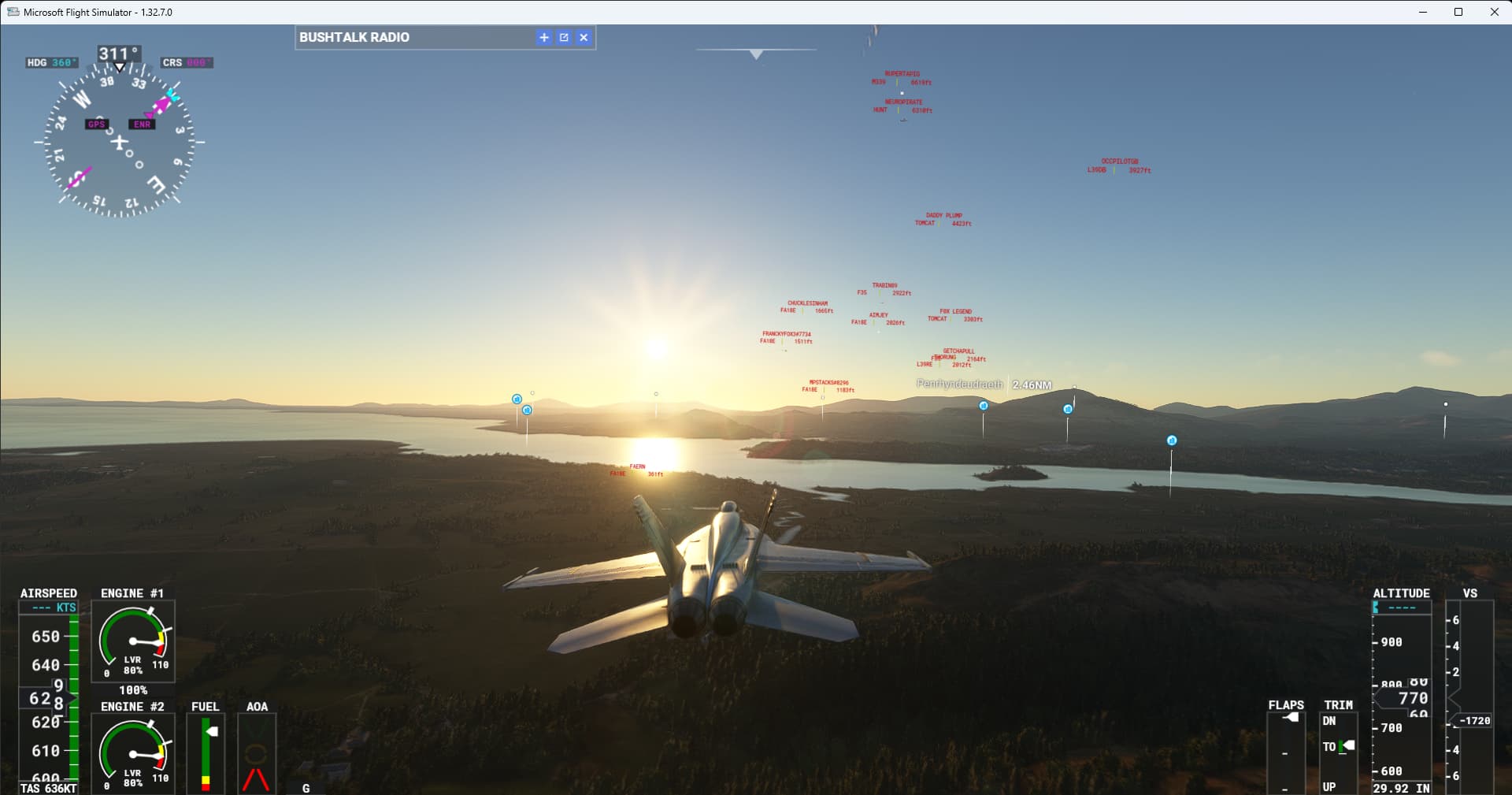Click the HDG 360 readout
This screenshot has width=1512, height=795.
click(x=51, y=61)
